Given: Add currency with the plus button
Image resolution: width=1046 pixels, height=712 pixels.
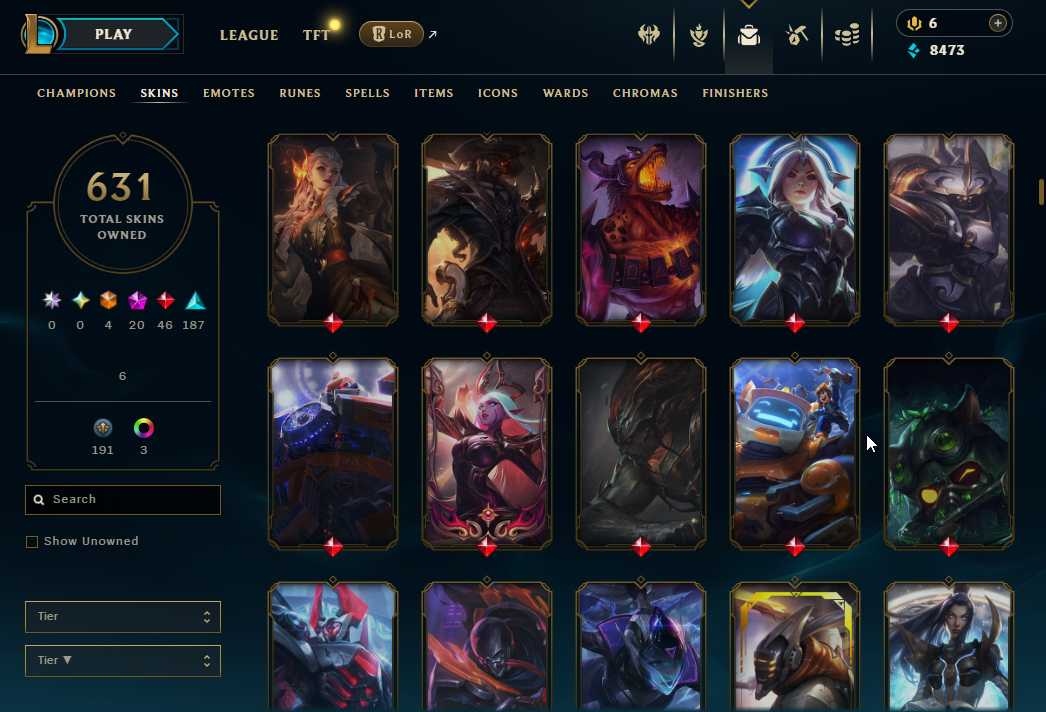Looking at the screenshot, I should [997, 23].
